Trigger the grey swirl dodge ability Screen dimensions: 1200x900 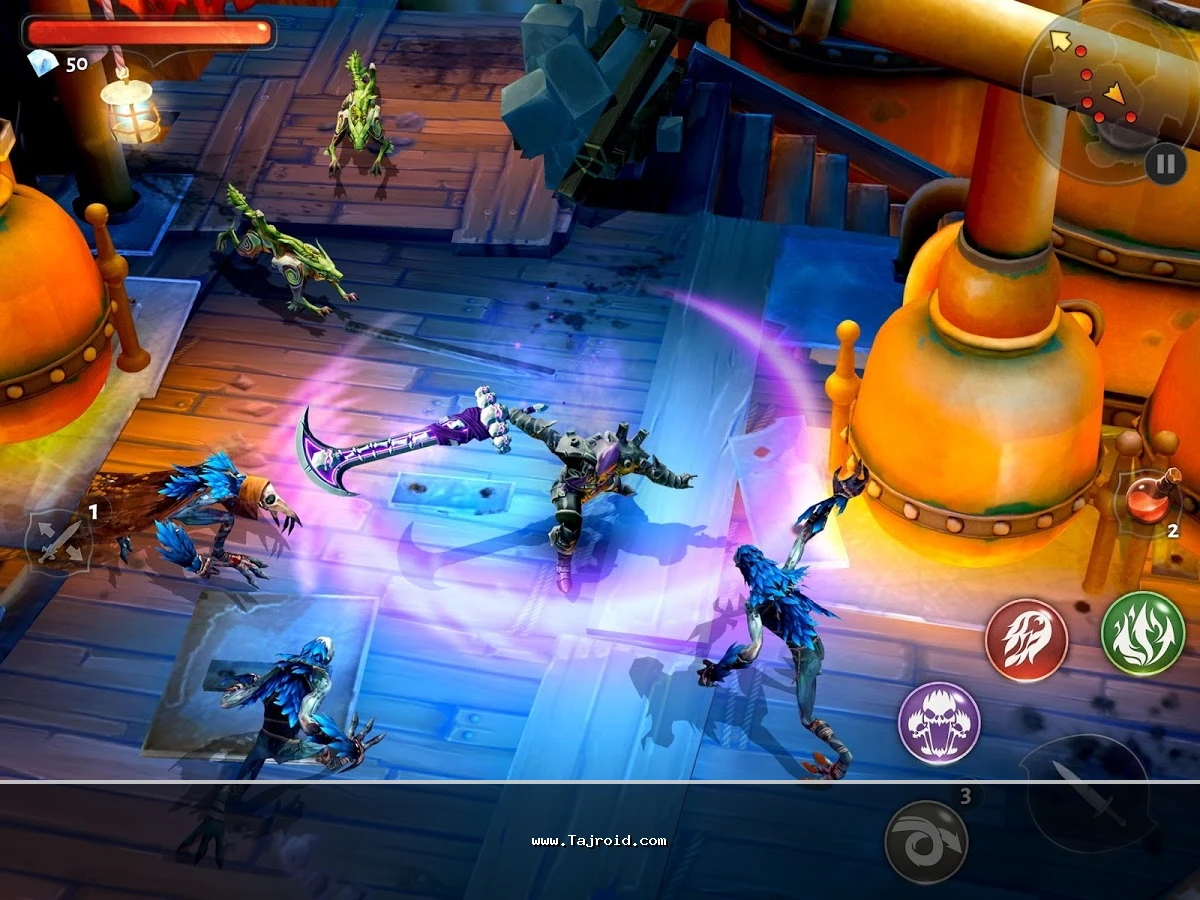tap(926, 842)
